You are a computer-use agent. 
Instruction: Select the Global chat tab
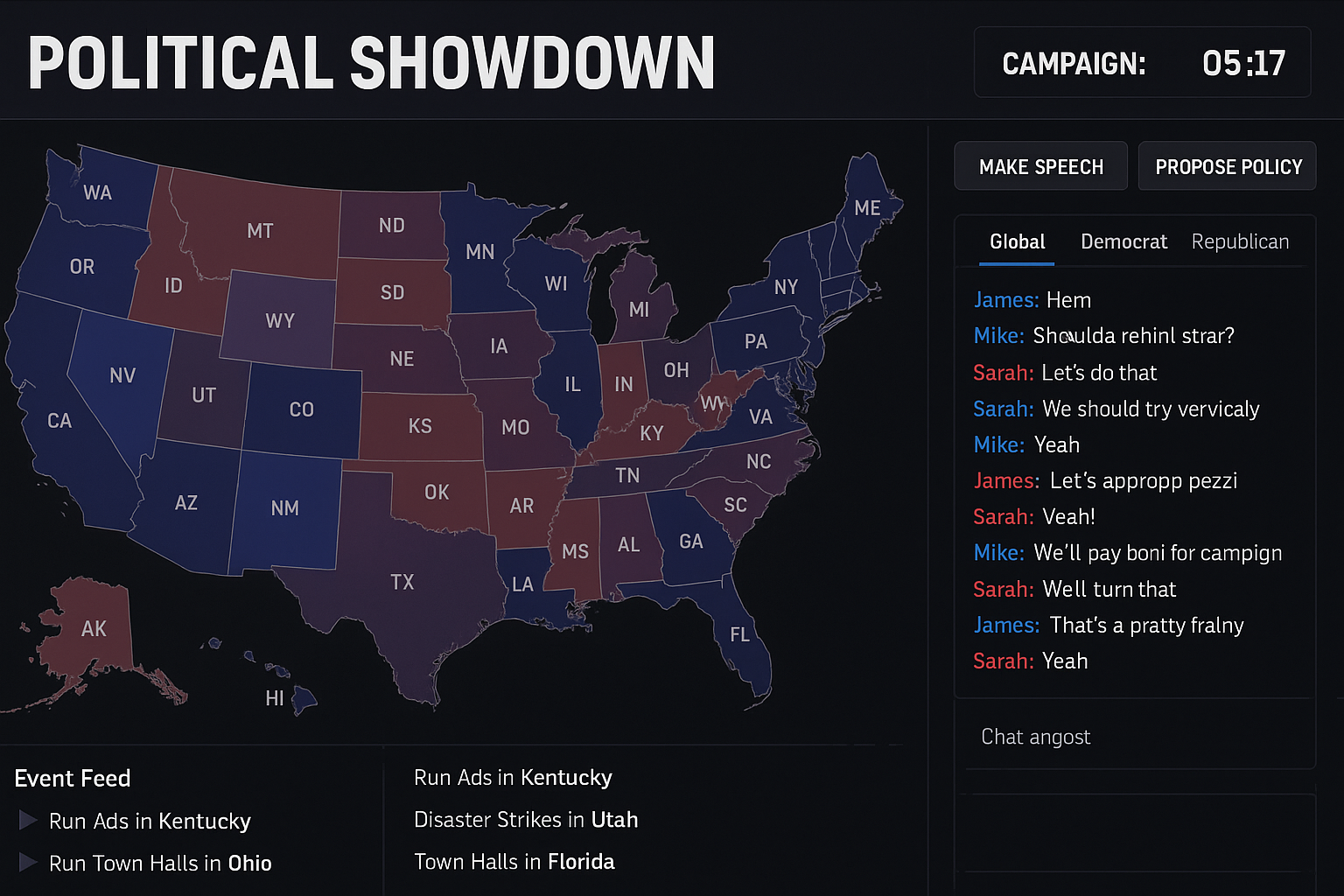point(1017,241)
